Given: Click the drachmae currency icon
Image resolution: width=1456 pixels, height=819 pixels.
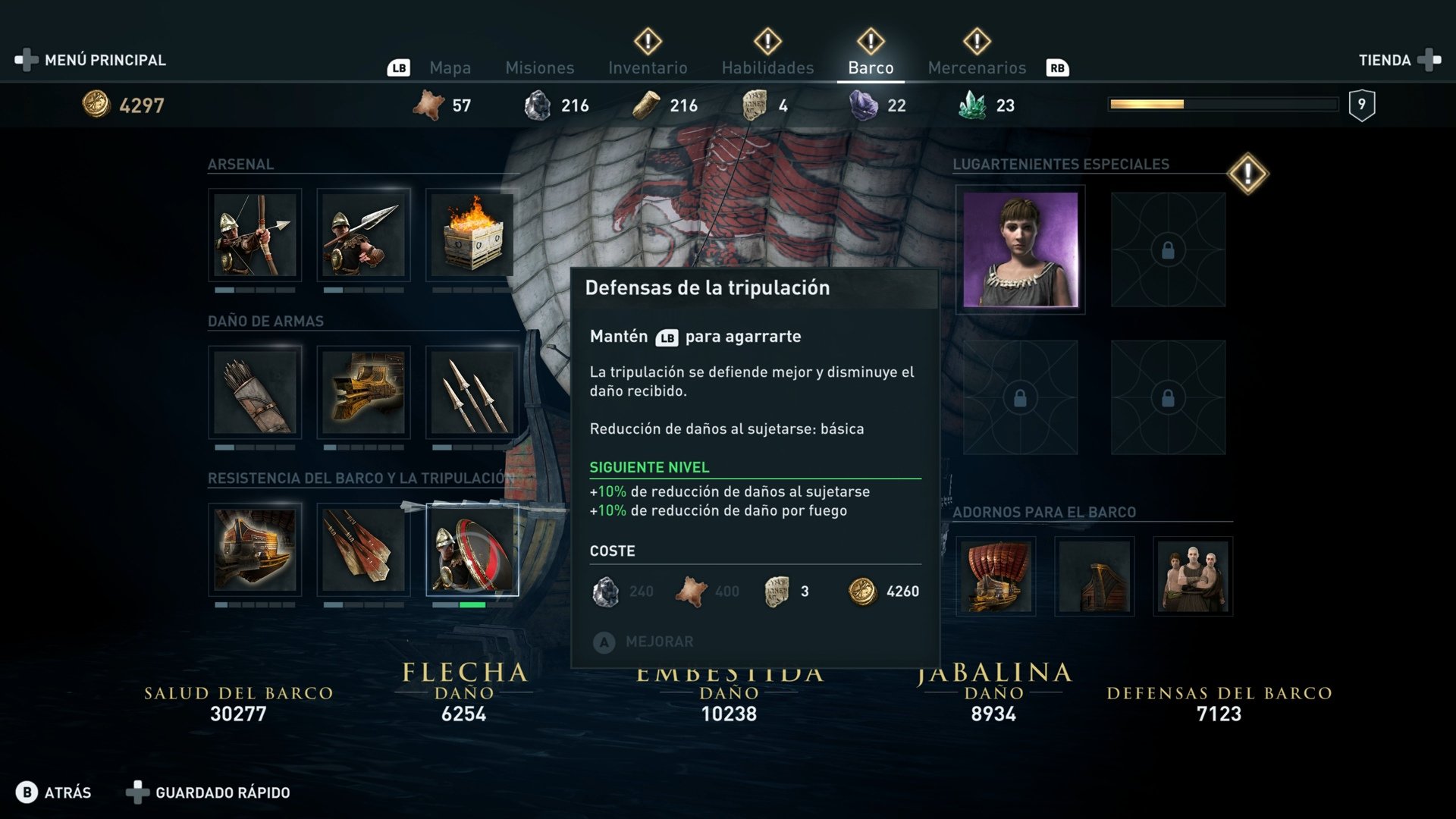Looking at the screenshot, I should click(97, 105).
